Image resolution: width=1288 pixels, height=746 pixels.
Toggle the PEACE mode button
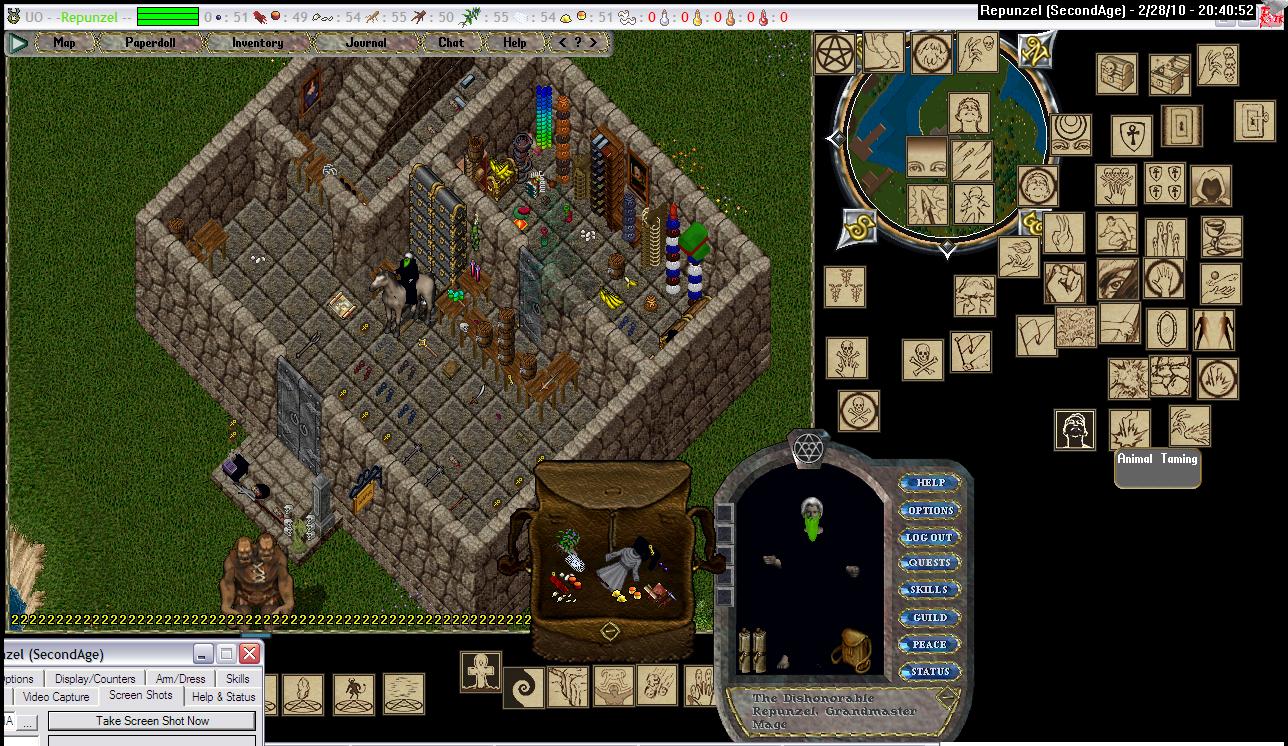click(x=930, y=644)
